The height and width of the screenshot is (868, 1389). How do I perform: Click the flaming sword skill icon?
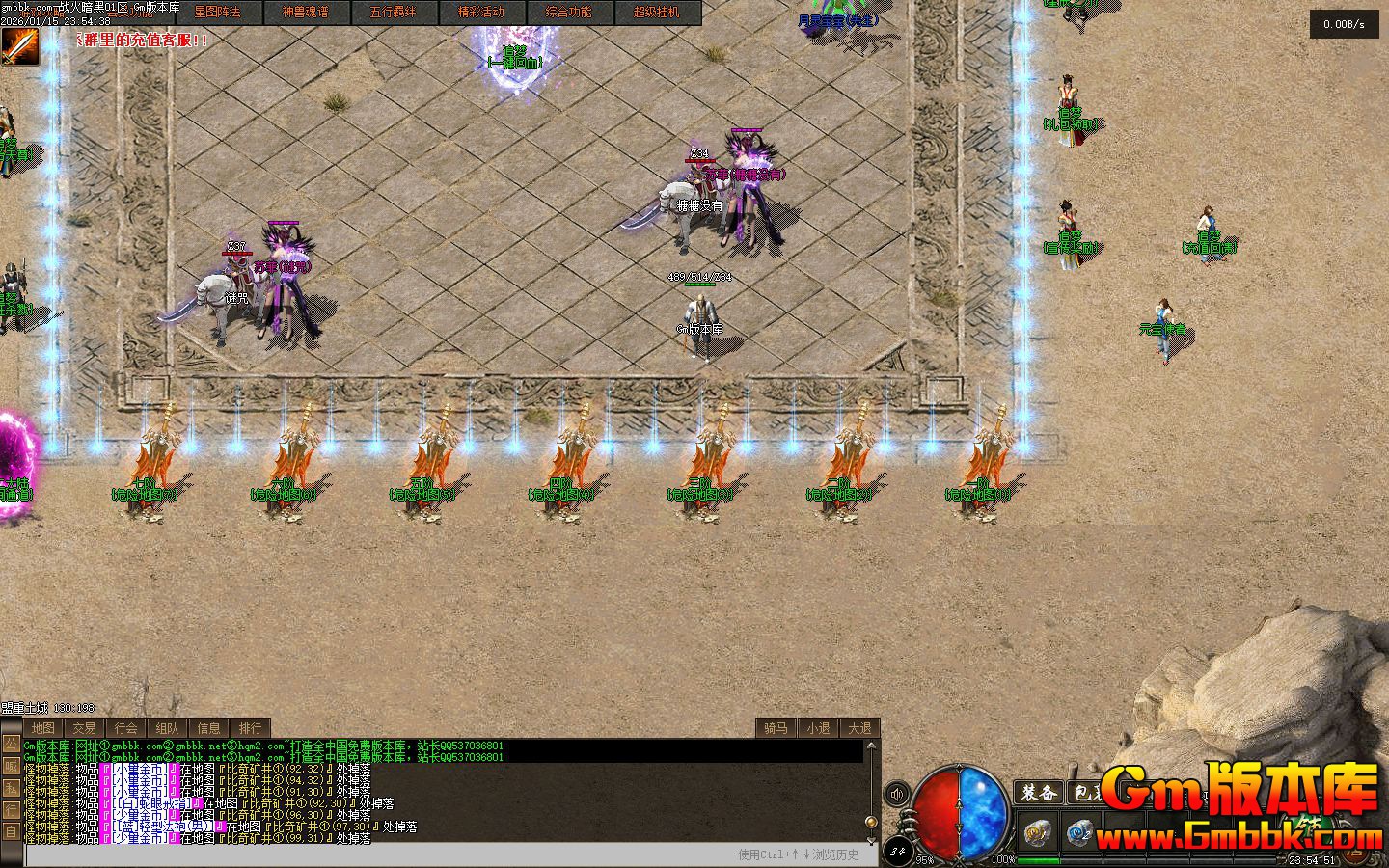pos(20,46)
